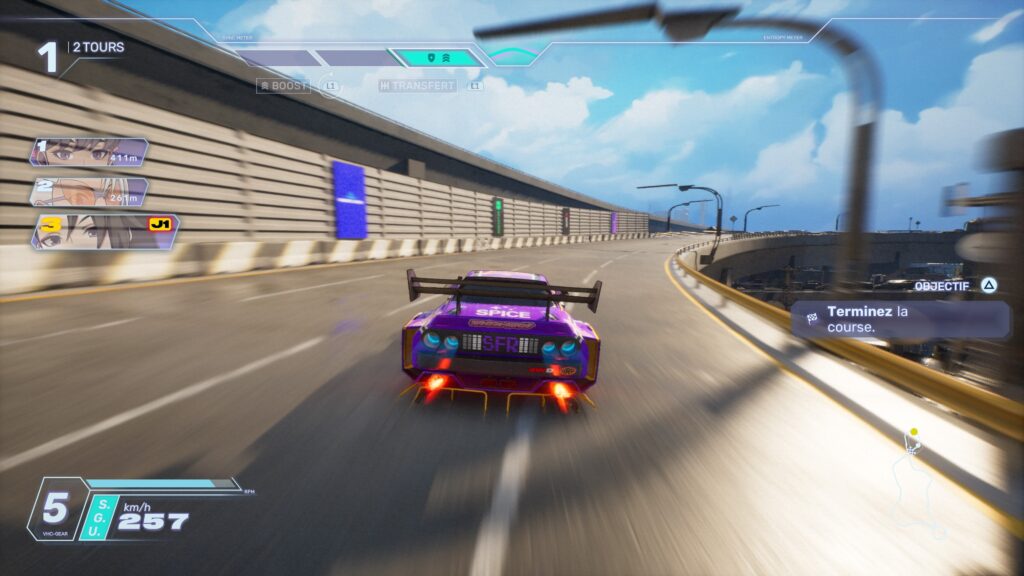Open the 'Terminez la course' objective tracker
This screenshot has width=1024, height=576.
899,319
